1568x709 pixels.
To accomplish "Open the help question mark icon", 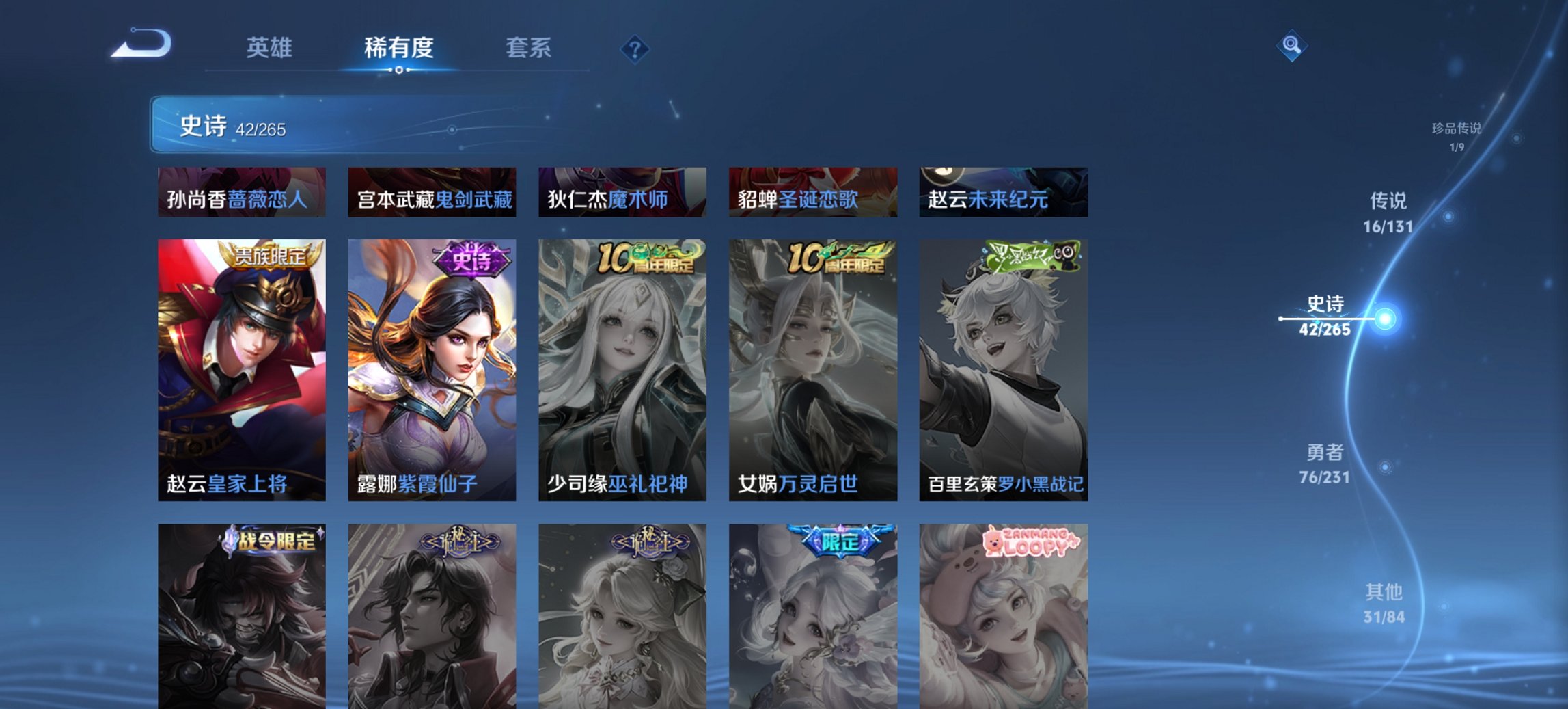I will click(x=635, y=48).
